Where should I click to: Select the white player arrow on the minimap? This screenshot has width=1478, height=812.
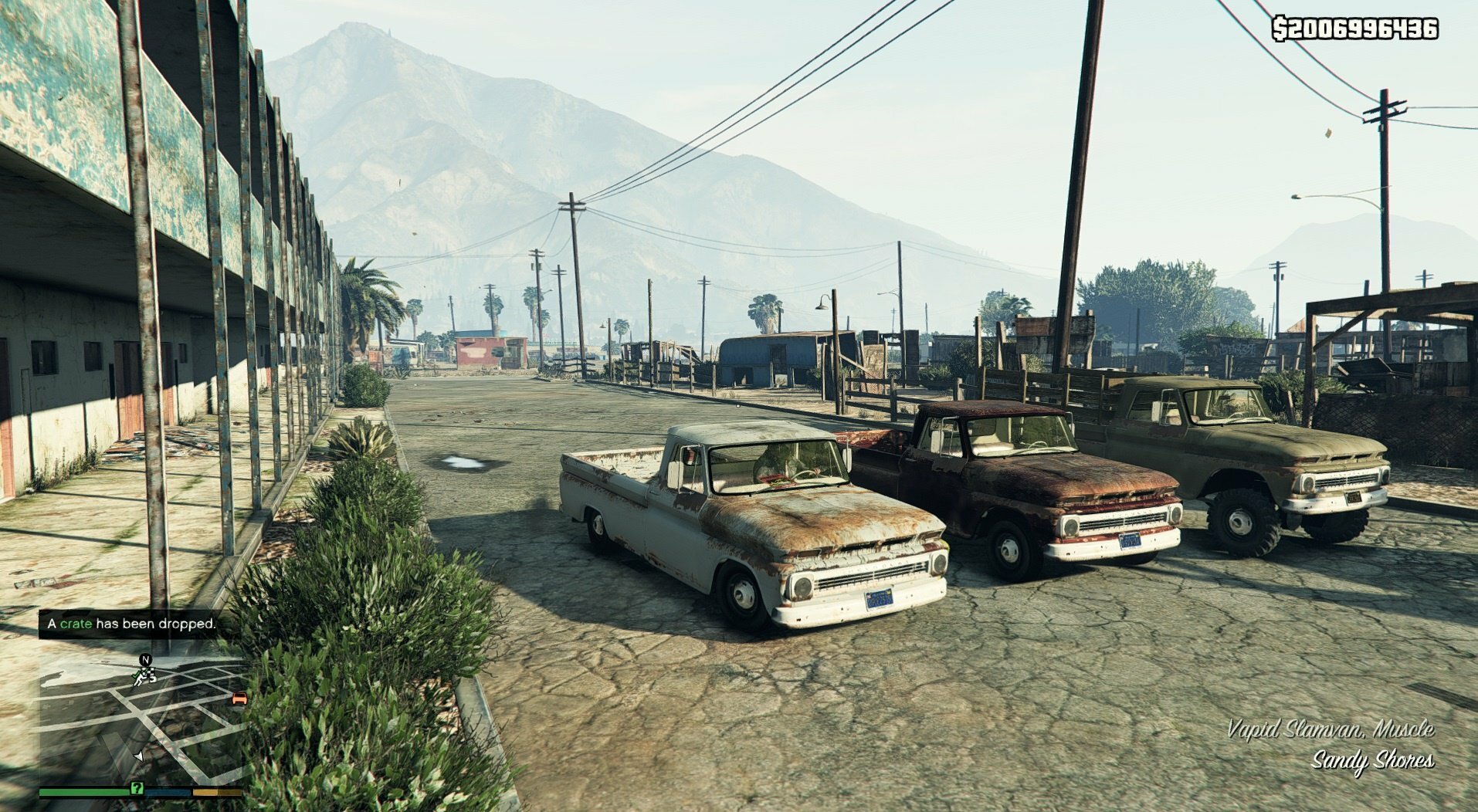pos(139,756)
